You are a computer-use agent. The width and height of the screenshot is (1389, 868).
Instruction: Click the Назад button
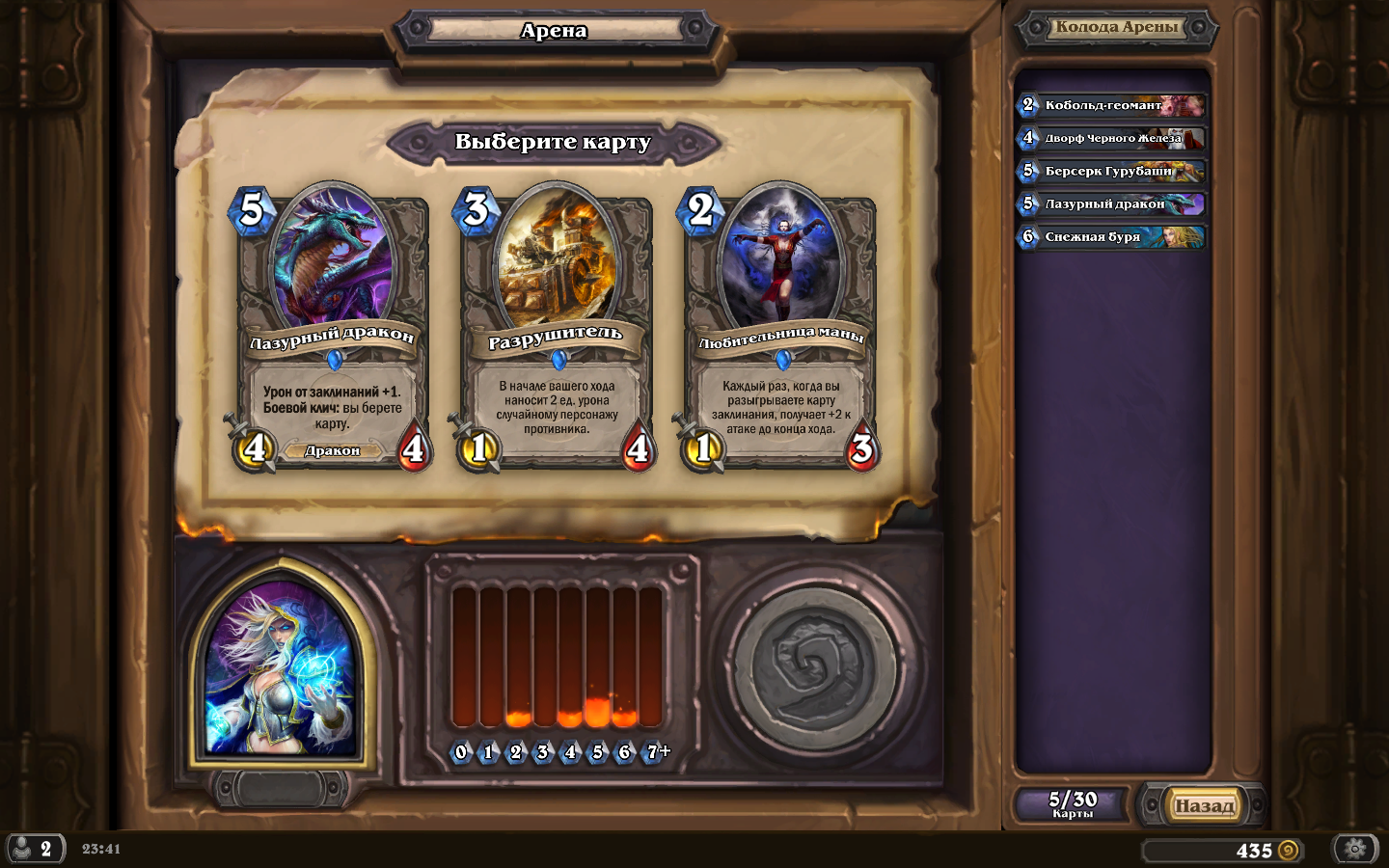[1204, 805]
